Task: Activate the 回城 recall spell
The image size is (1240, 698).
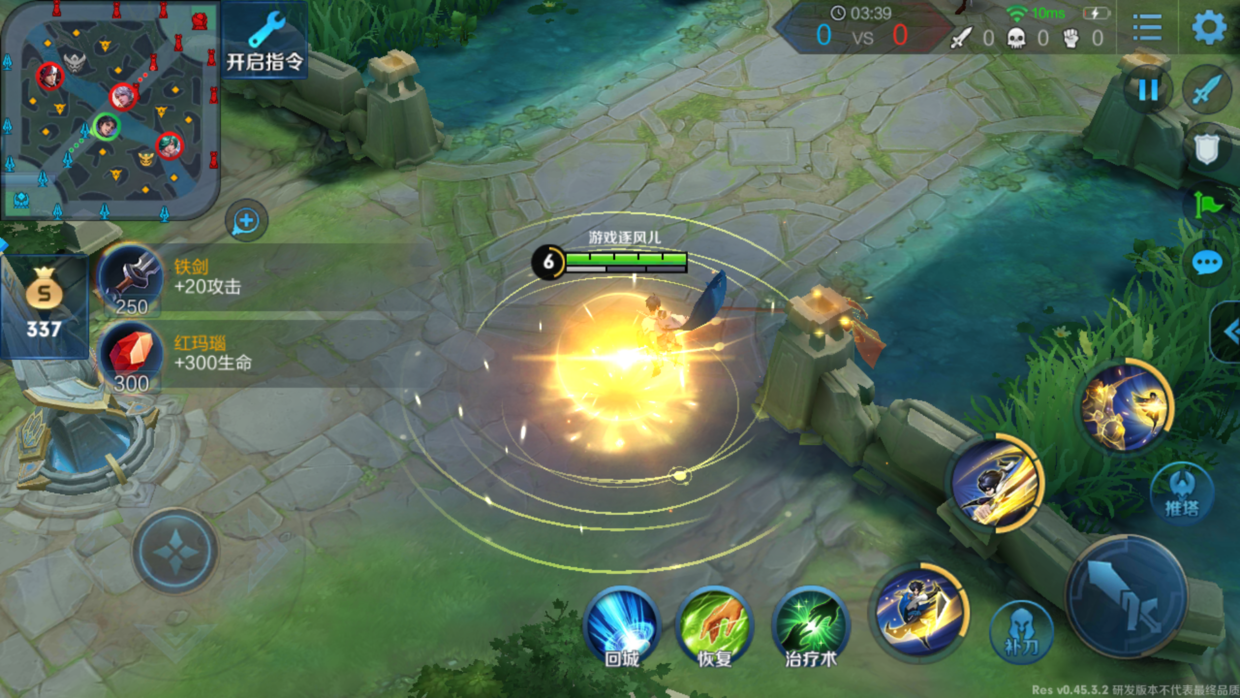Action: [622, 627]
